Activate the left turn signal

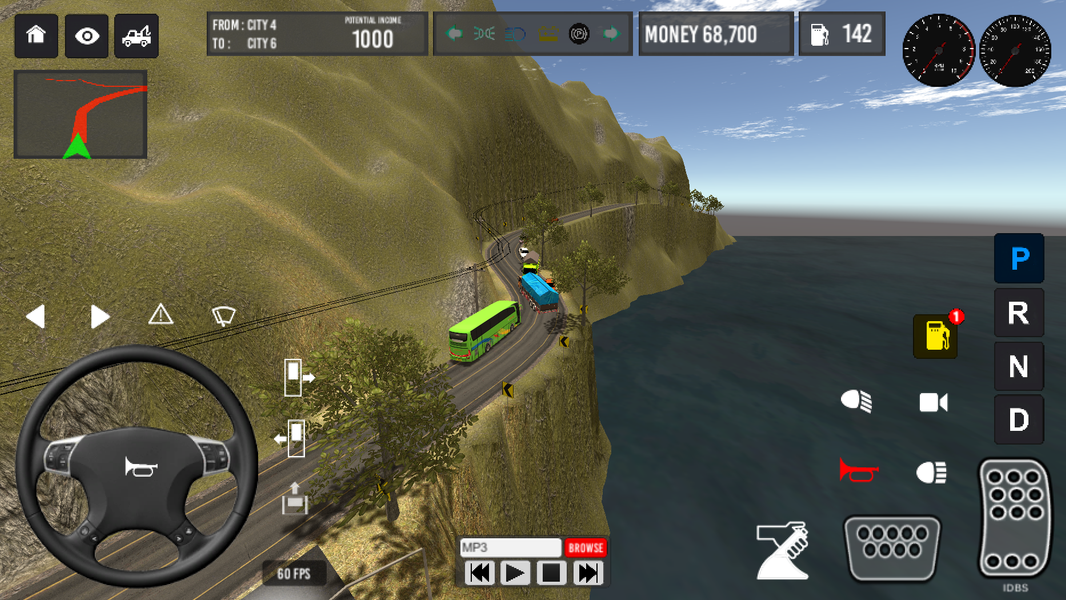point(36,317)
